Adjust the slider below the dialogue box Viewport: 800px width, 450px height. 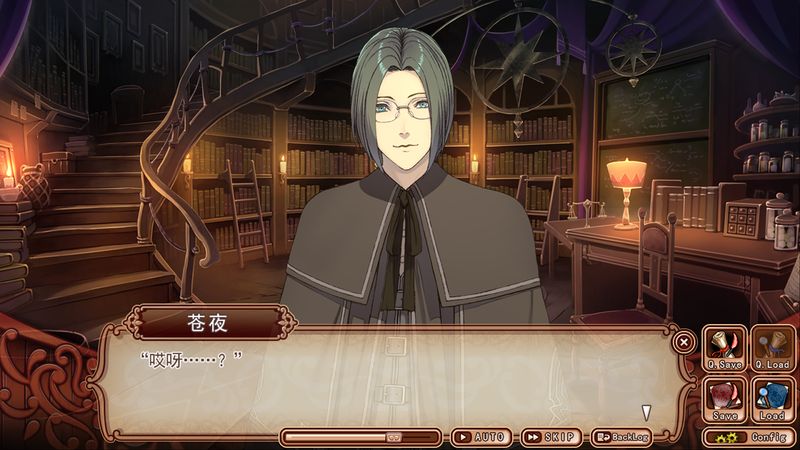(393, 437)
